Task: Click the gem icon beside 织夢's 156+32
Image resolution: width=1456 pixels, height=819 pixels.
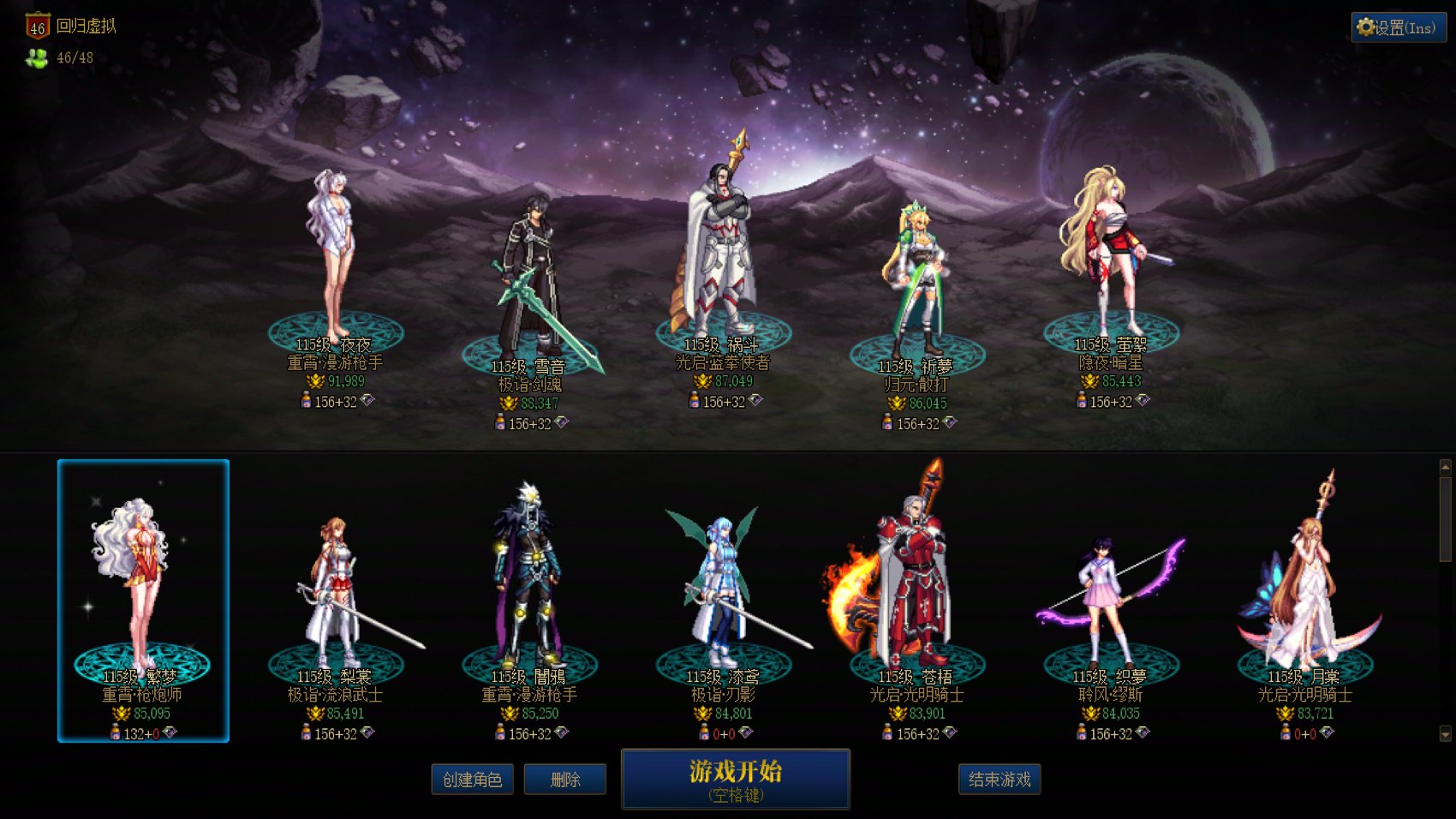Action: click(x=1143, y=732)
